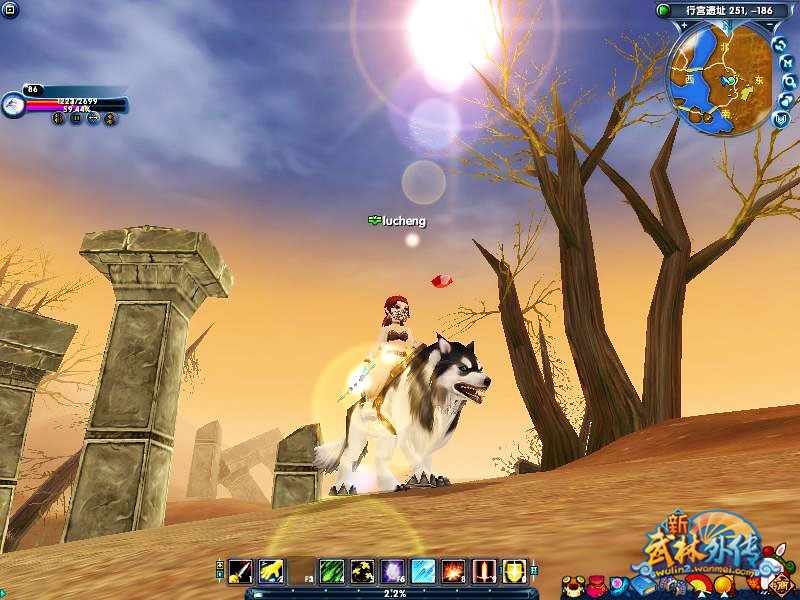The height and width of the screenshot is (600, 800).
Task: Activate the flaming sword skill
Action: point(484,571)
